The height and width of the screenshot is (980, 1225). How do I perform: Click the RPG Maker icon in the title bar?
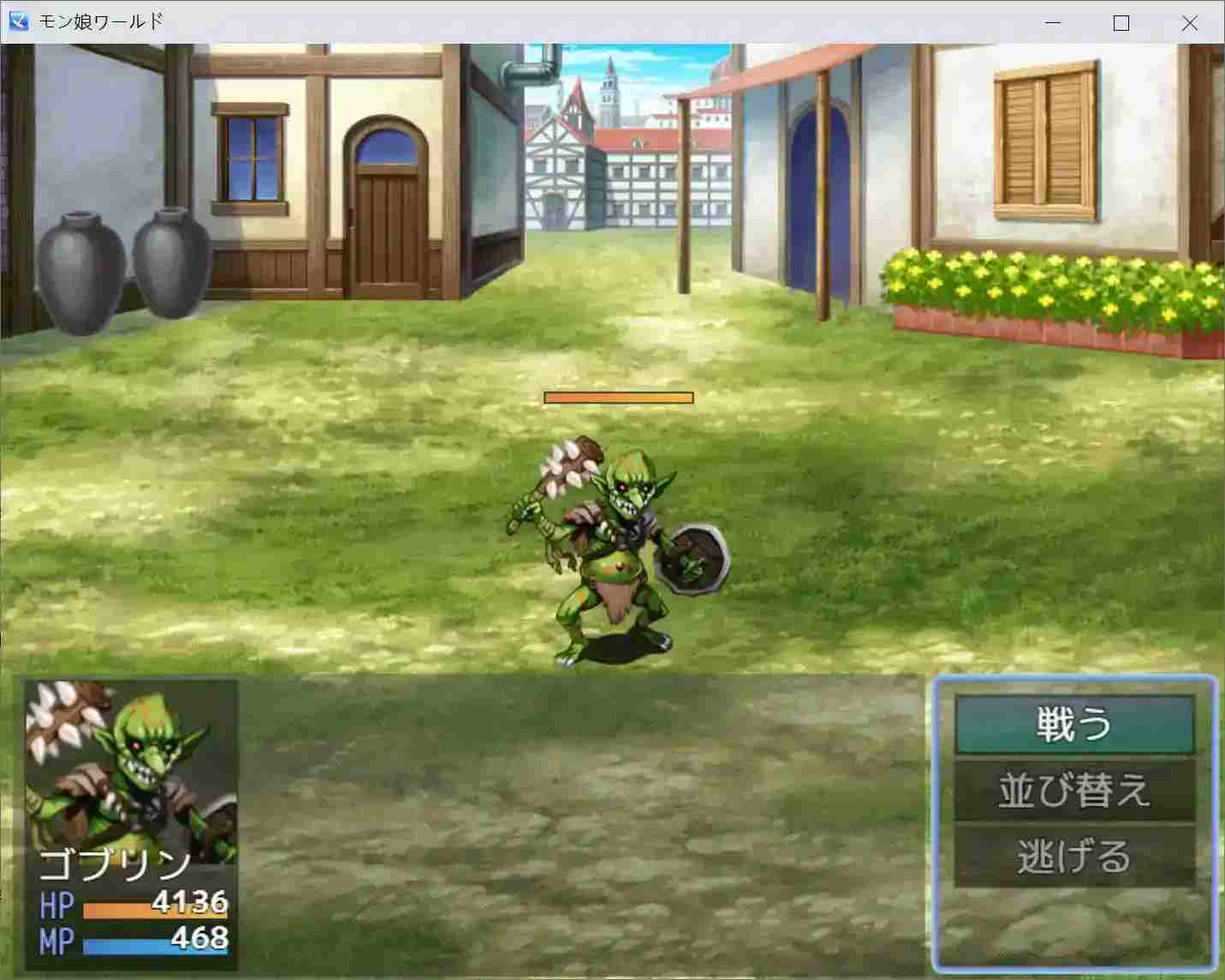tap(18, 21)
